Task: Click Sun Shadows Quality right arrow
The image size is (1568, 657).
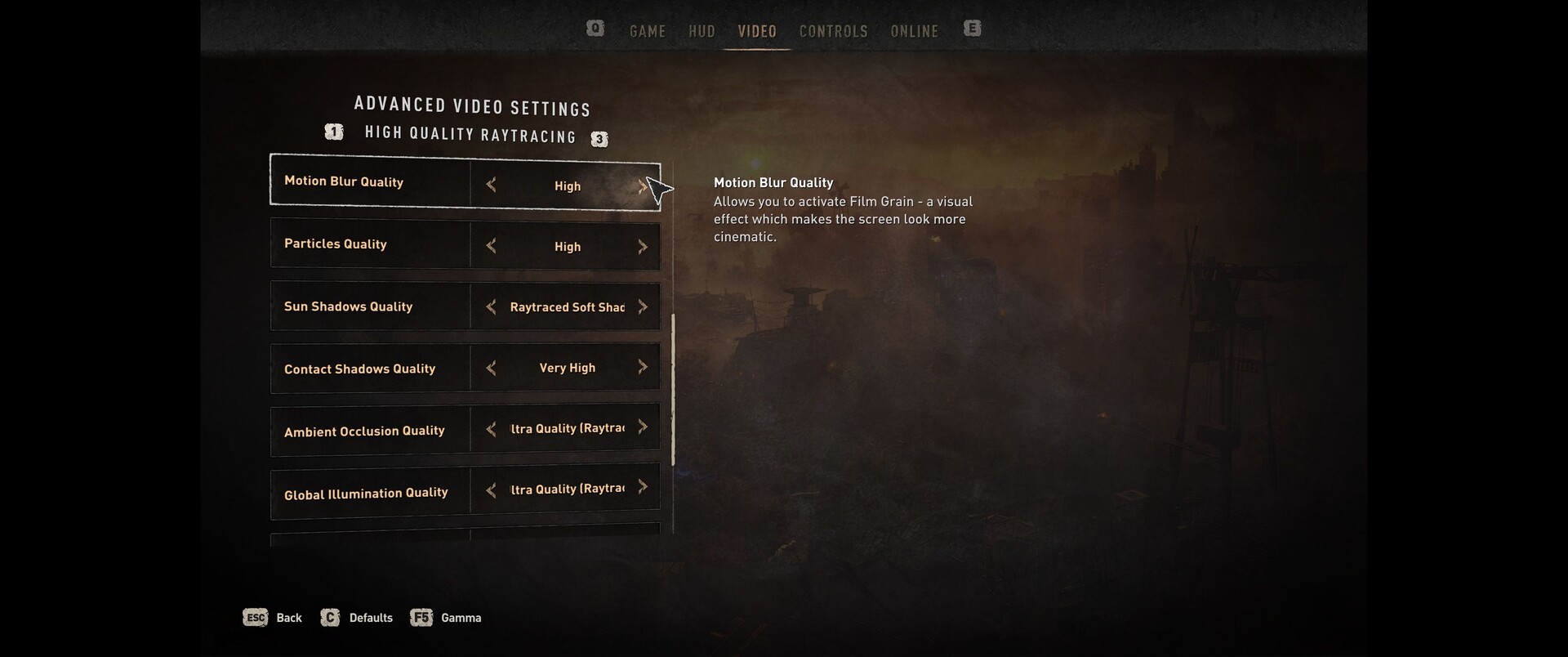Action: tap(643, 307)
